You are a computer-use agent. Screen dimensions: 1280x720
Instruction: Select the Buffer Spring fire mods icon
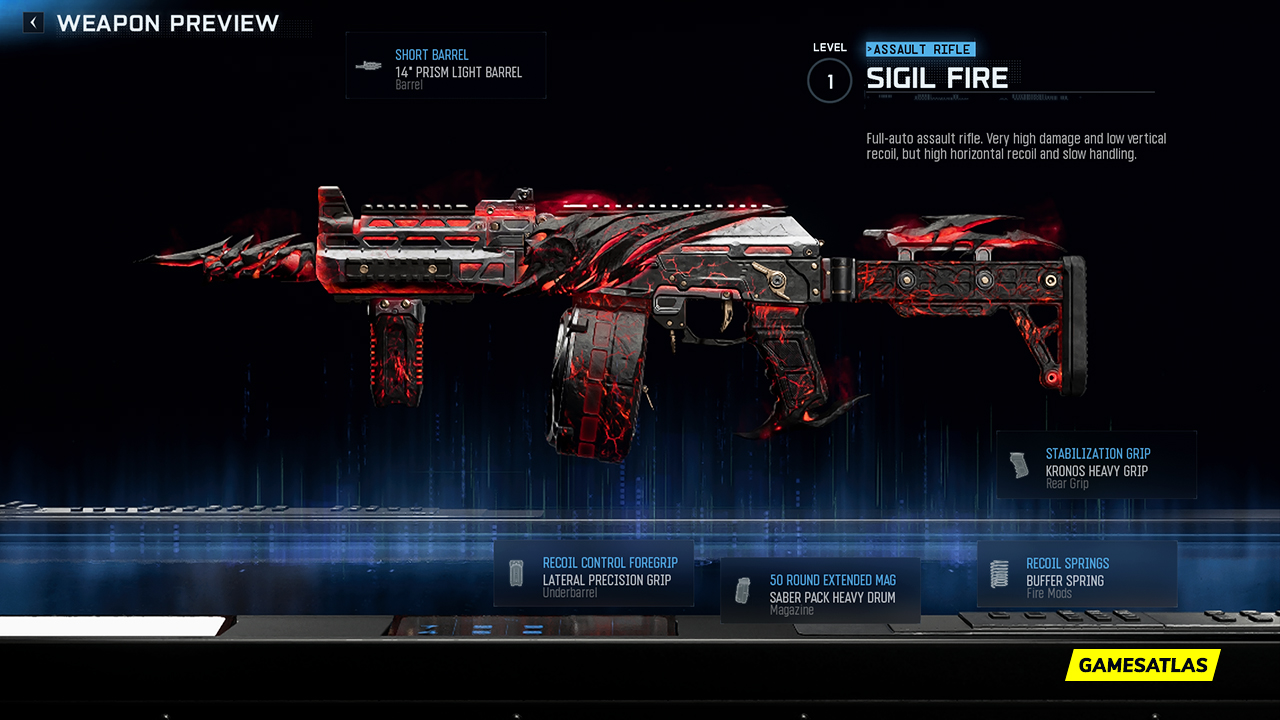click(997, 572)
